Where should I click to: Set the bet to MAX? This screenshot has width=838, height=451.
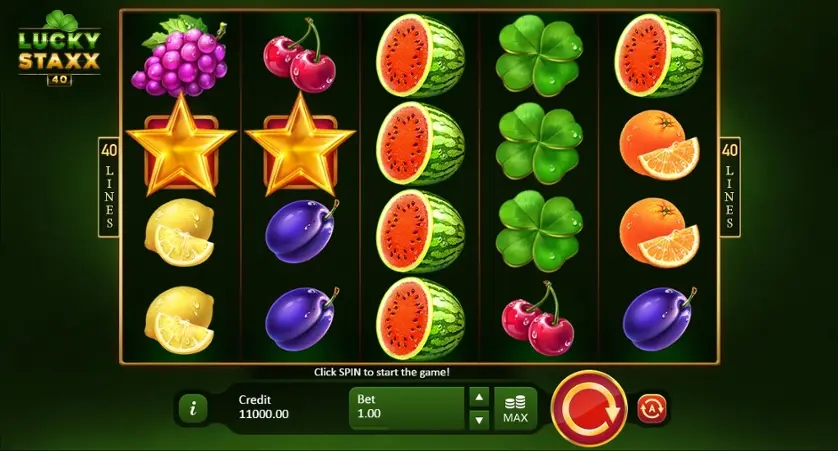coord(516,408)
